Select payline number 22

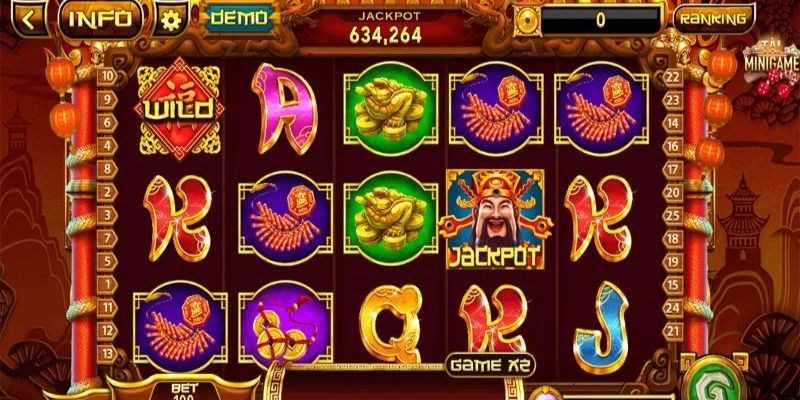click(672, 75)
